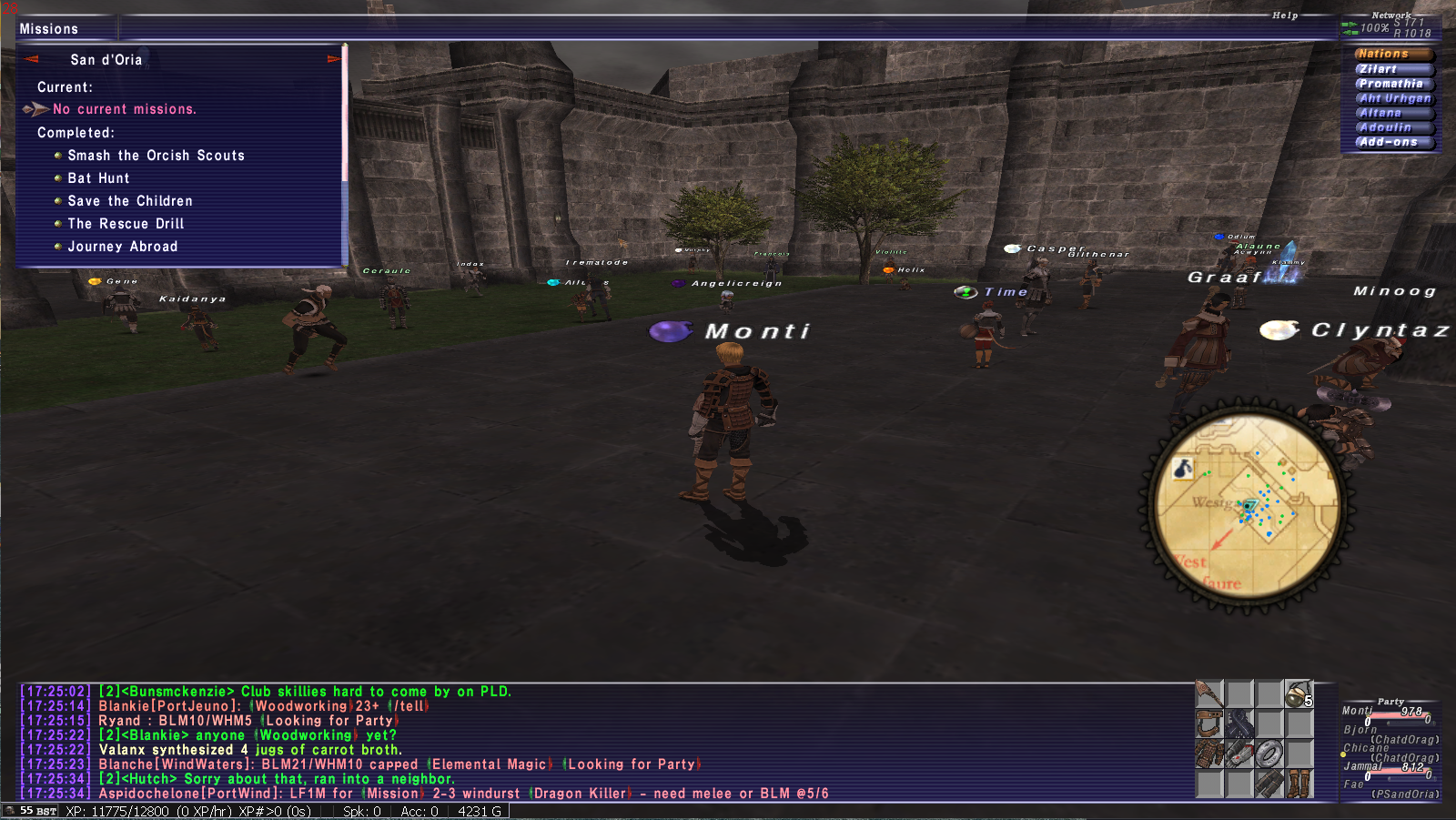Open the Help menu at the top
The image size is (1456, 820).
(1284, 15)
